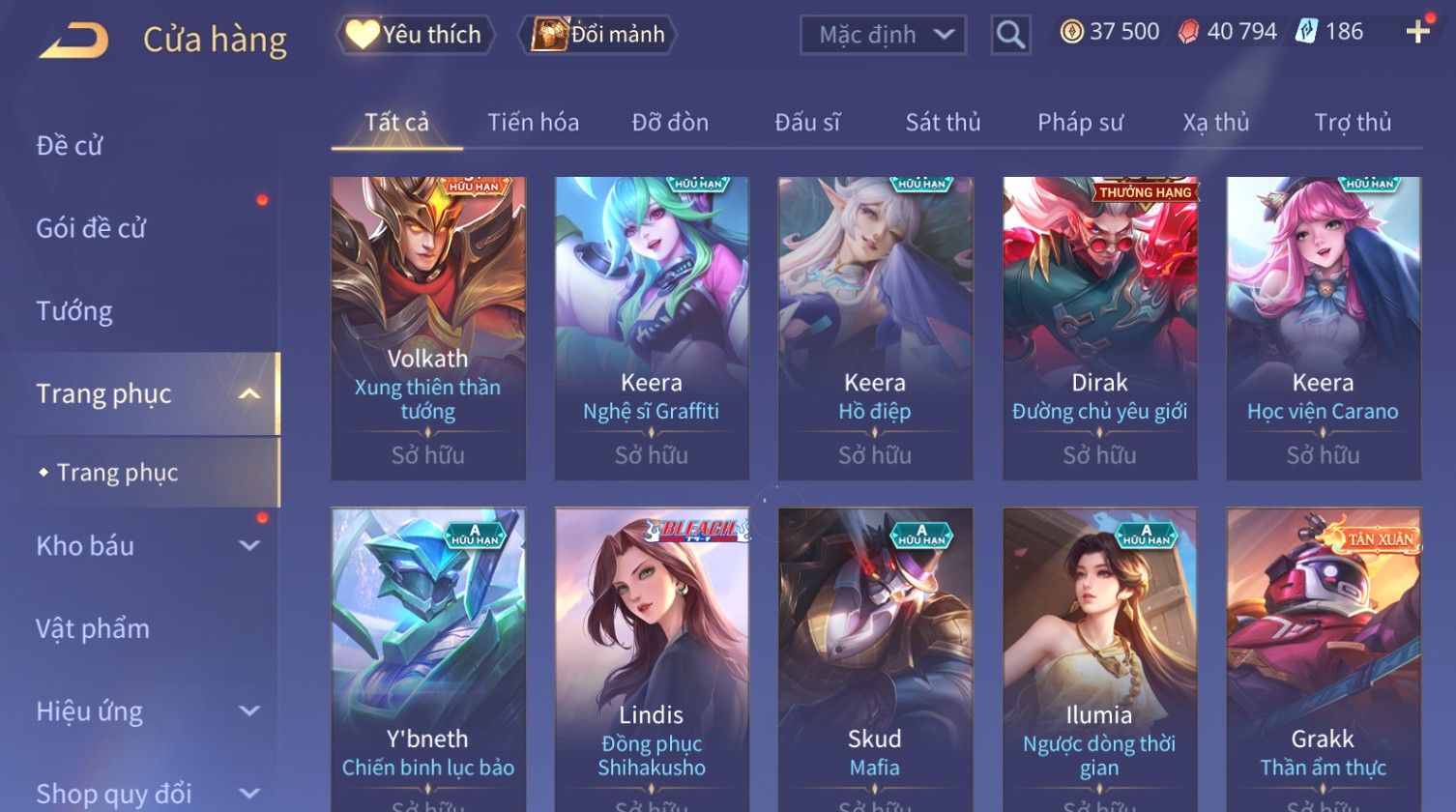Open the Tướng heroes section

click(74, 311)
